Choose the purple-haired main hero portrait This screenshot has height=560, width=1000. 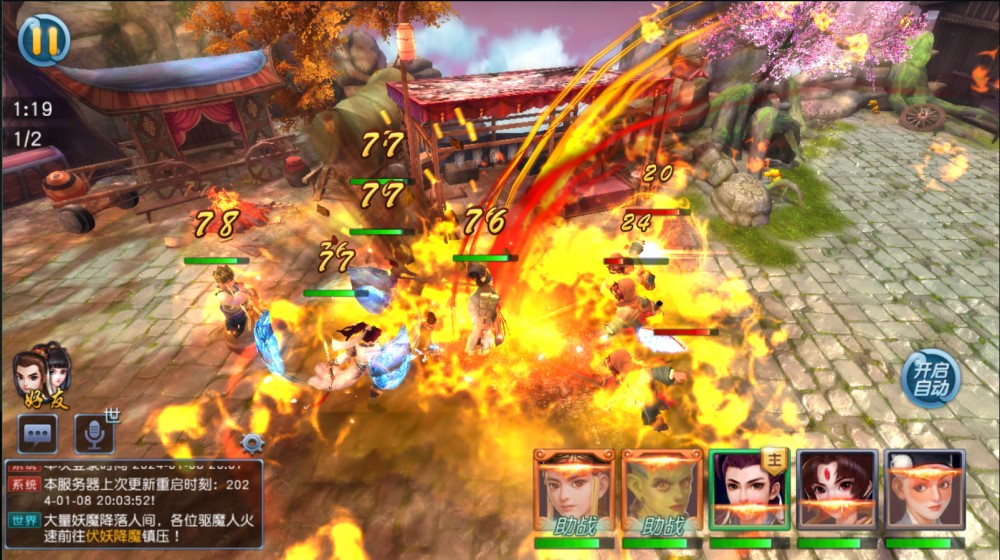[x=749, y=490]
